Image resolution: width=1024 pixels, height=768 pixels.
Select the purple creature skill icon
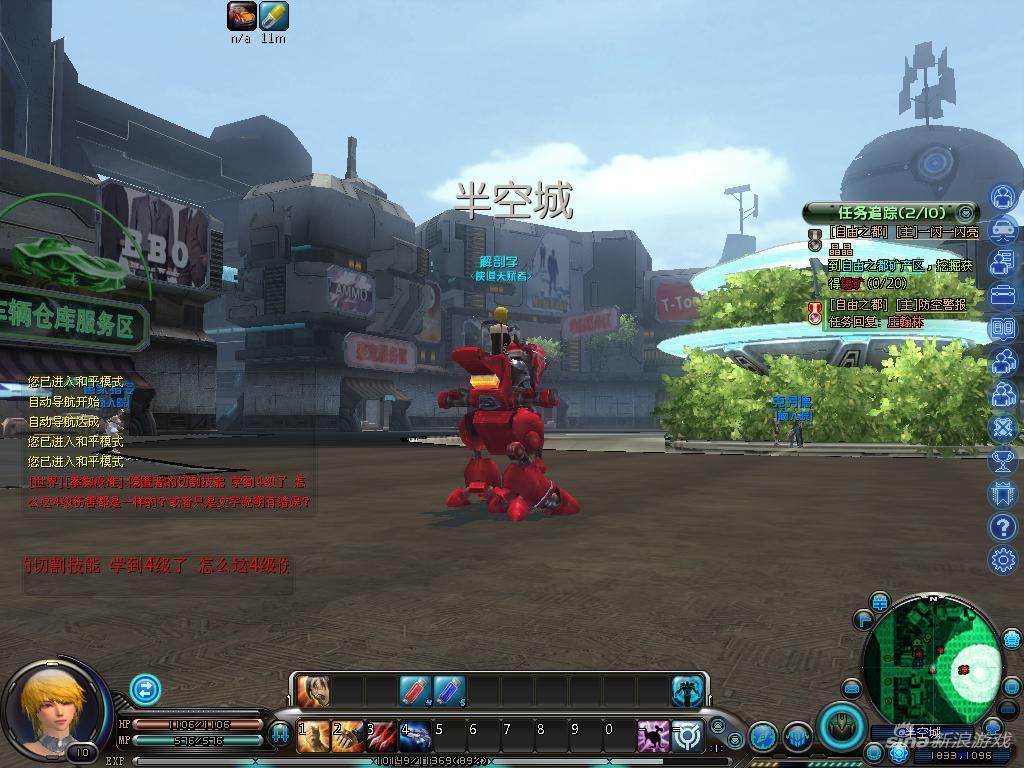pos(653,736)
